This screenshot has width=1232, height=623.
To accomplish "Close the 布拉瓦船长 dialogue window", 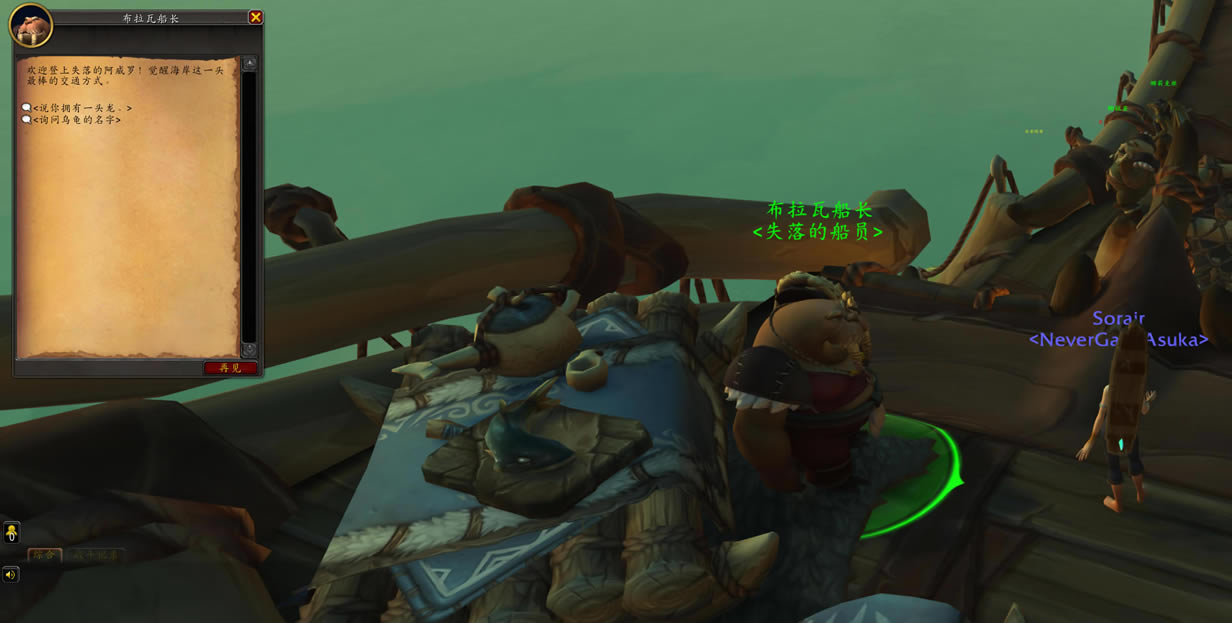I will pos(255,17).
